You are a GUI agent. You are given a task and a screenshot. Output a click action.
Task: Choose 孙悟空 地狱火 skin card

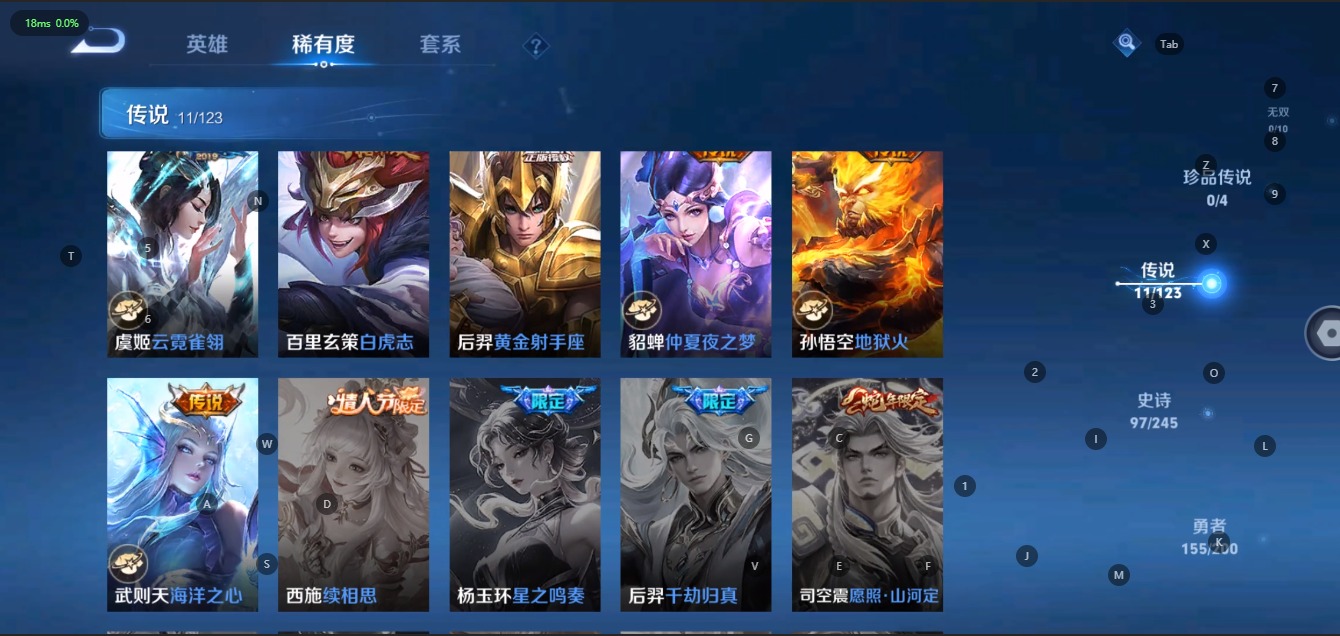(x=867, y=254)
